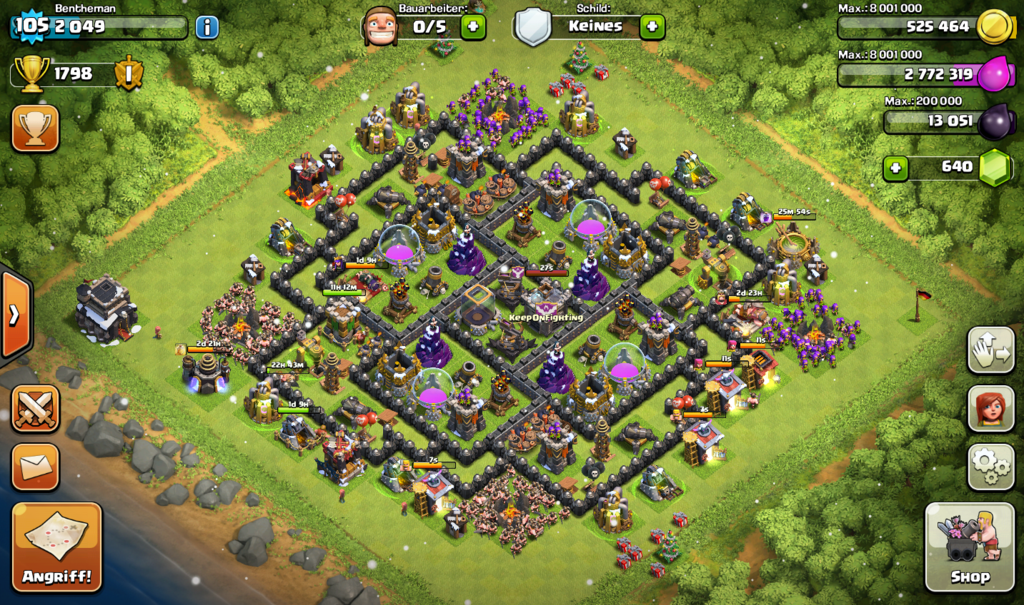Buy a shield with green plus
This screenshot has width=1024, height=605.
[x=652, y=26]
